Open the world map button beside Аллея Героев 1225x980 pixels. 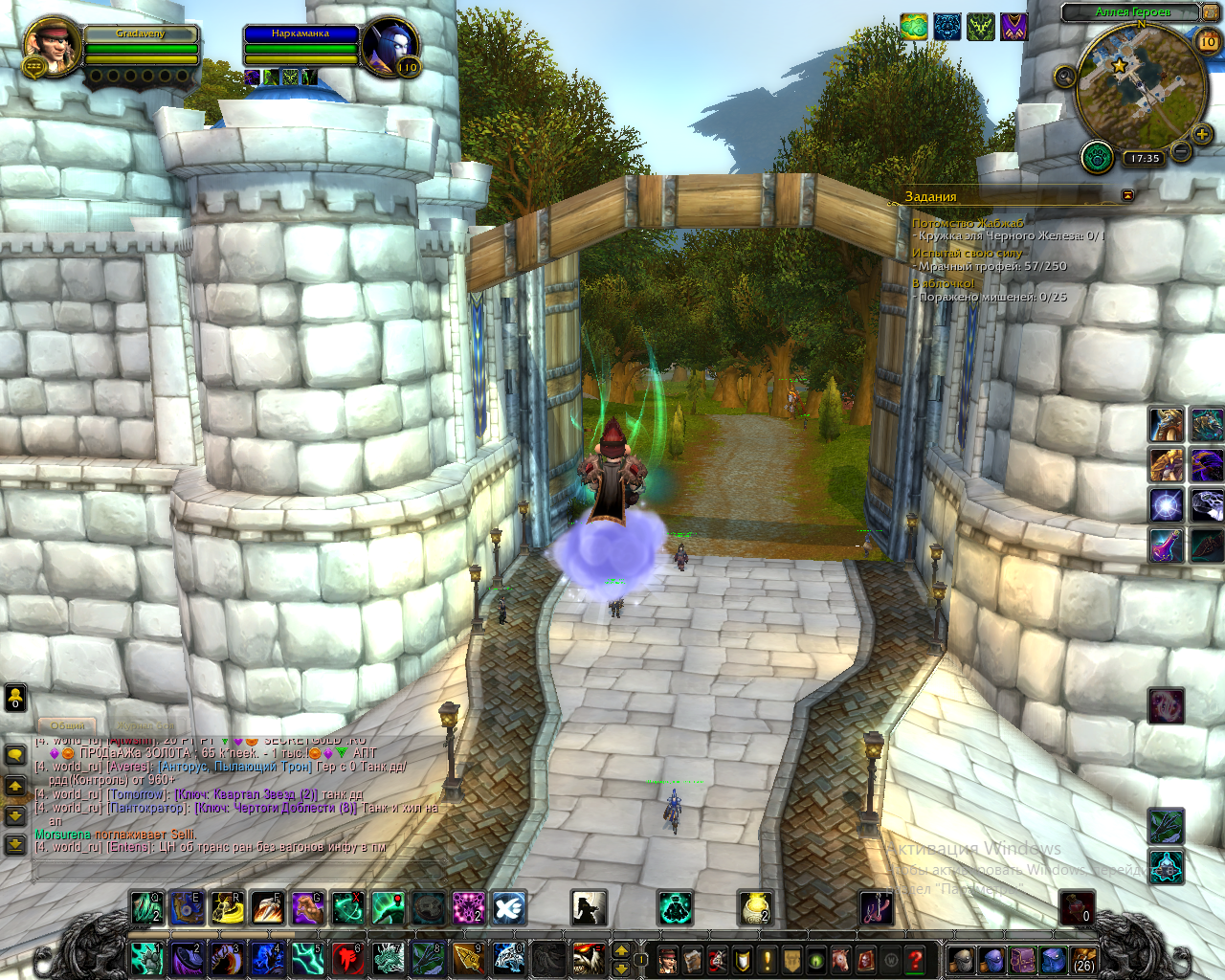tap(1211, 11)
